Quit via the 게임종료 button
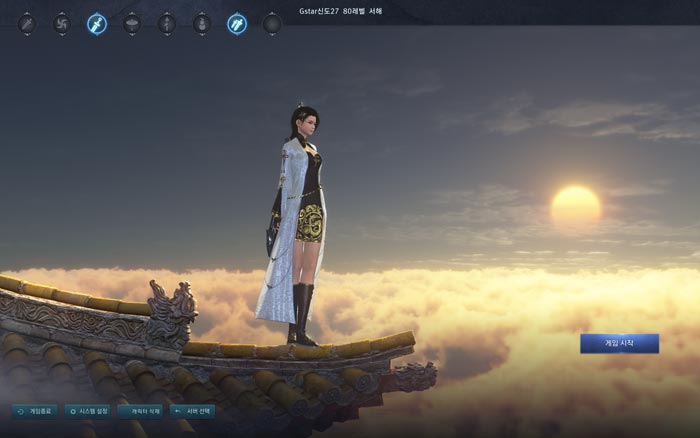 (35, 411)
